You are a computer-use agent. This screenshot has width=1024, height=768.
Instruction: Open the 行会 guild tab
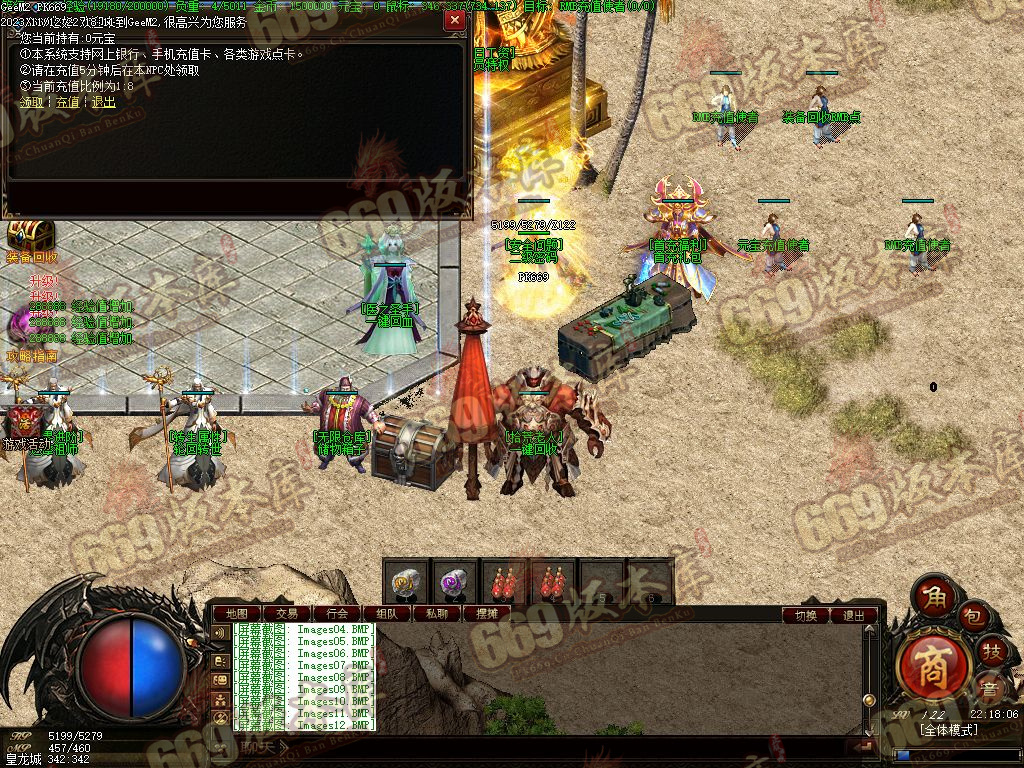click(337, 614)
